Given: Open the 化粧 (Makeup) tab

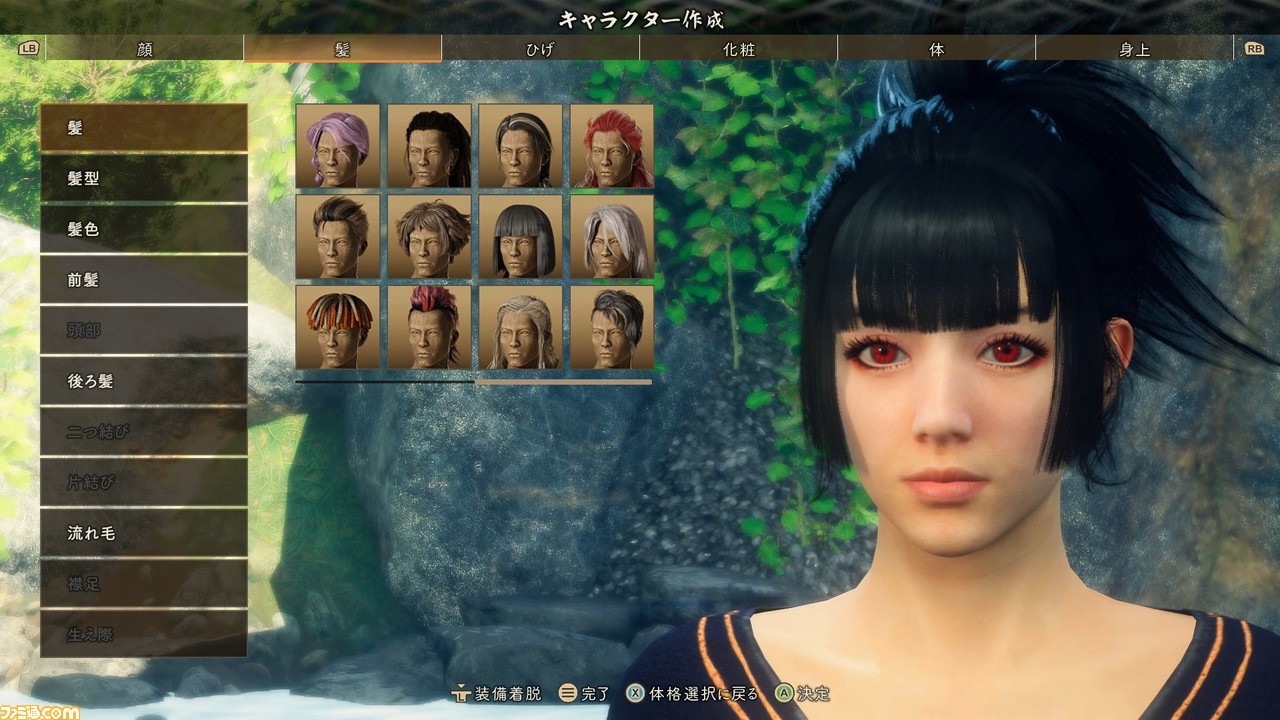Looking at the screenshot, I should coord(738,49).
